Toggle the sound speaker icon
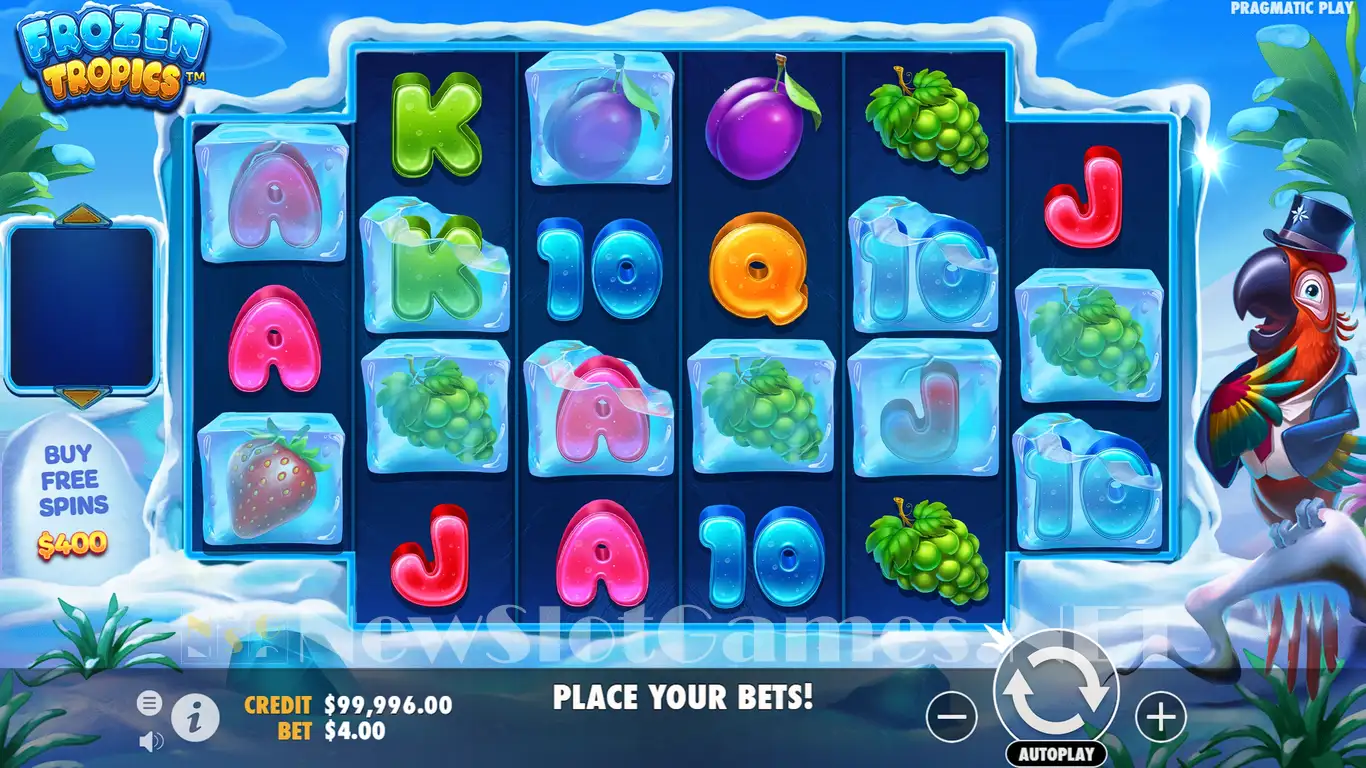The image size is (1366, 768). pos(151,741)
